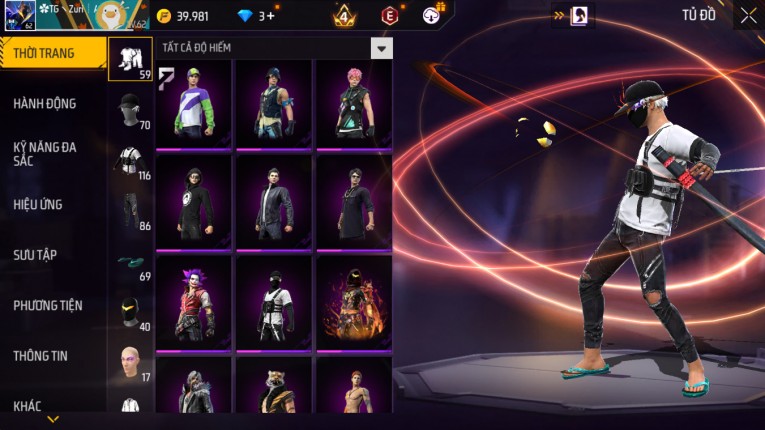Select the Kỹ Năng Đa Sắc tab
Image resolution: width=765 pixels, height=430 pixels.
click(45, 154)
